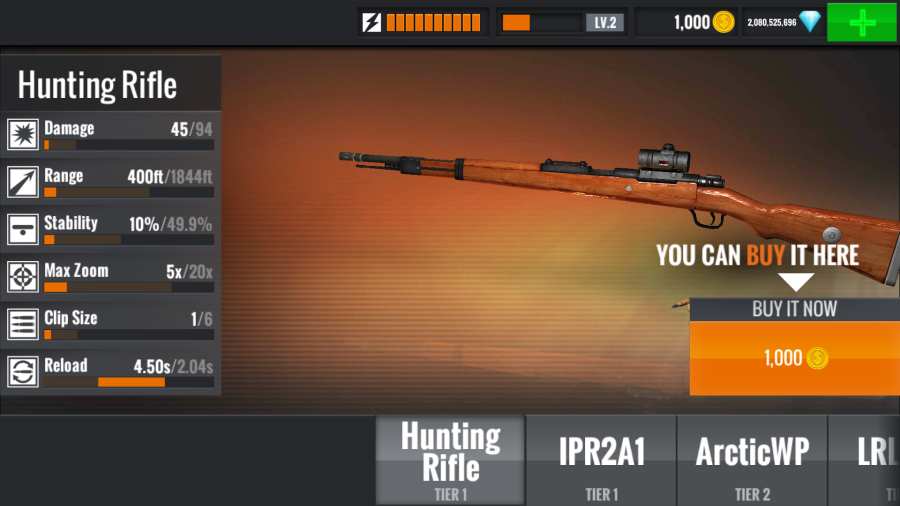Image resolution: width=900 pixels, height=506 pixels.
Task: Switch to the ArcticWP tier 2 rifle
Action: tap(752, 460)
